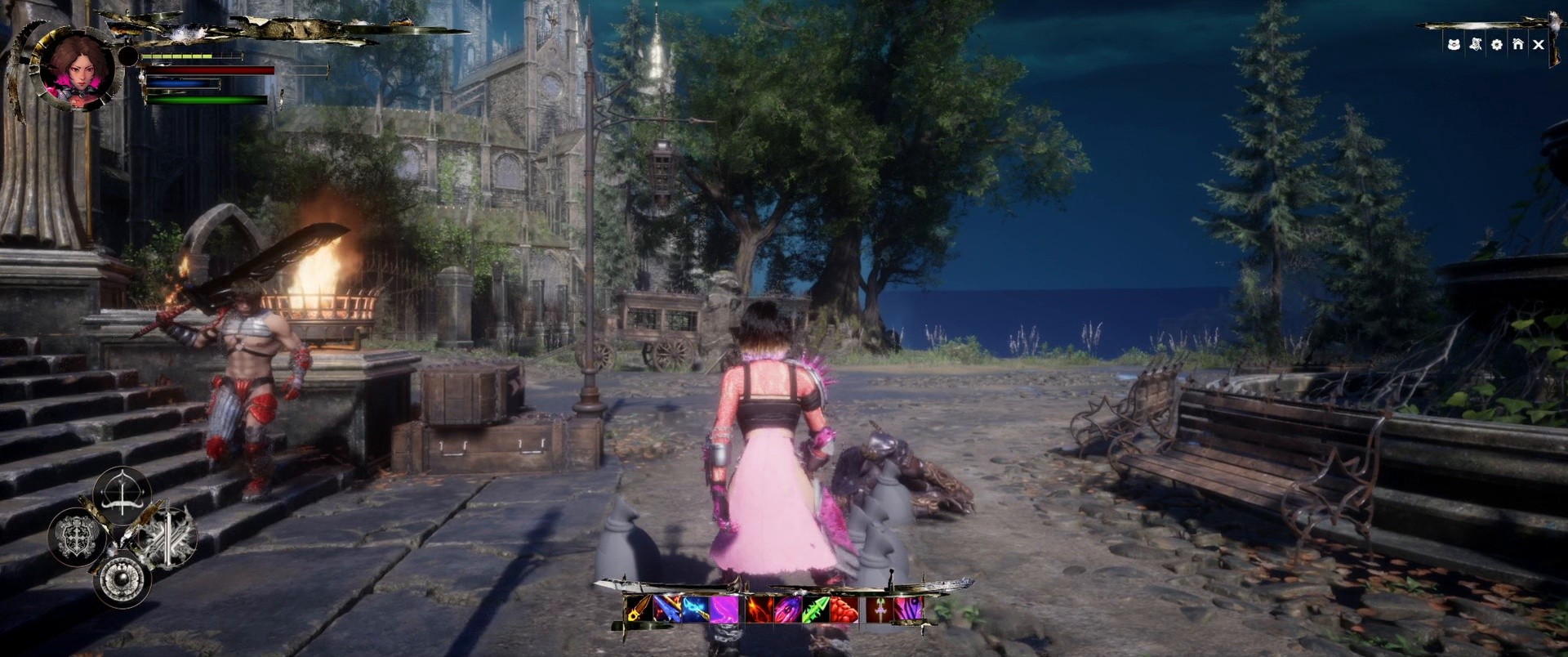Use the blue crossed blades skill

[x=666, y=610]
